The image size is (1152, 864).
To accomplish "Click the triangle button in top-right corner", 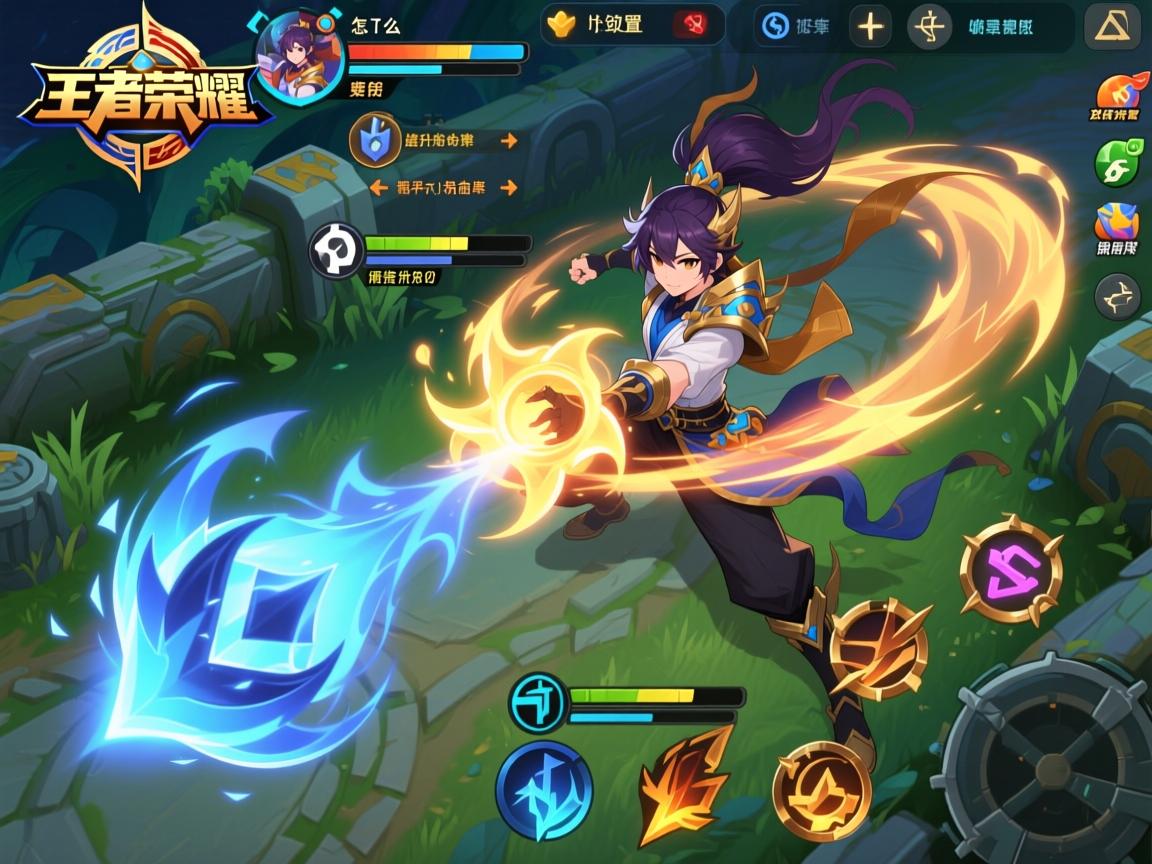I will 1112,27.
